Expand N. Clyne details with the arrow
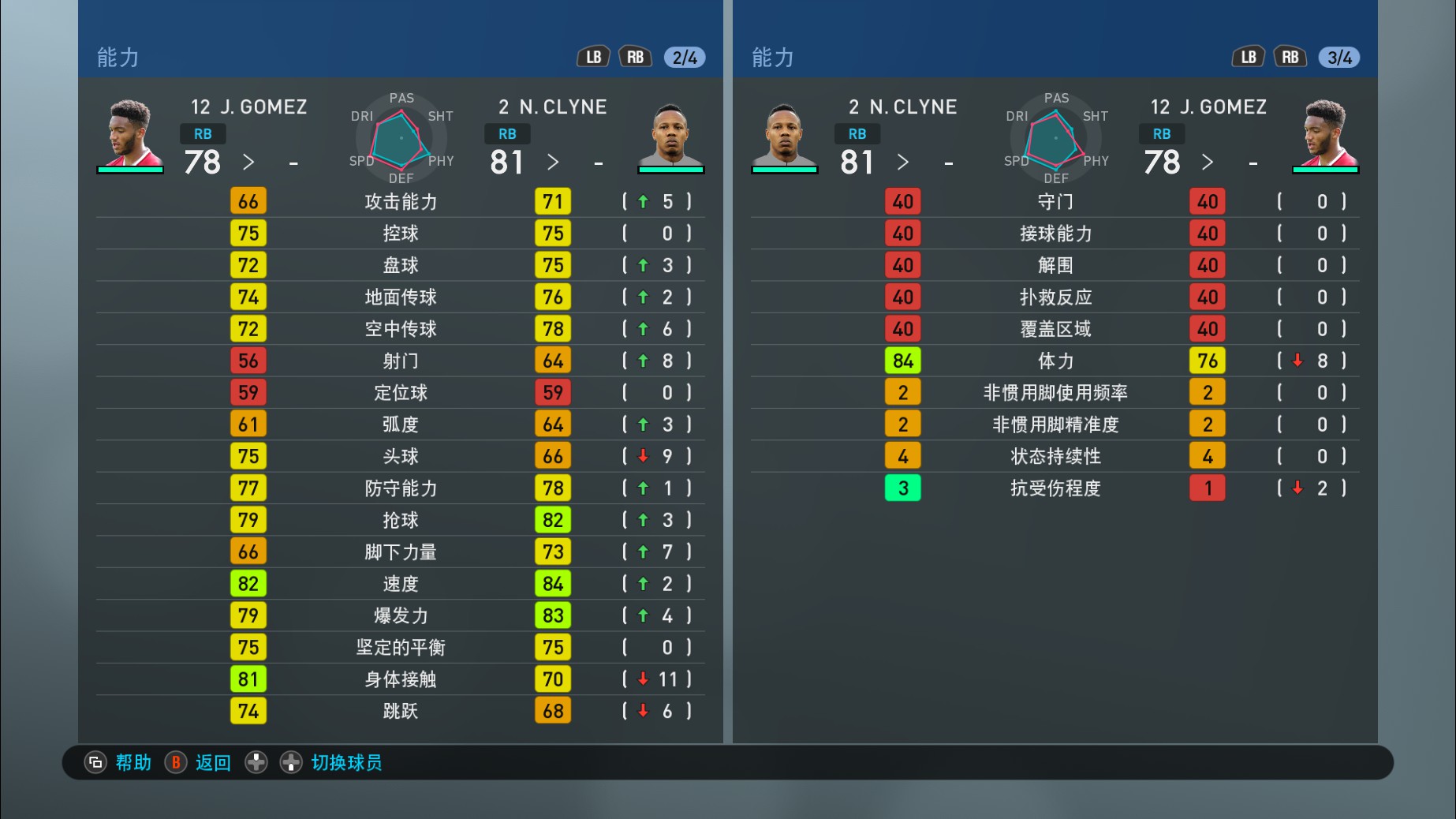Viewport: 1456px width, 819px height. pyautogui.click(x=554, y=163)
